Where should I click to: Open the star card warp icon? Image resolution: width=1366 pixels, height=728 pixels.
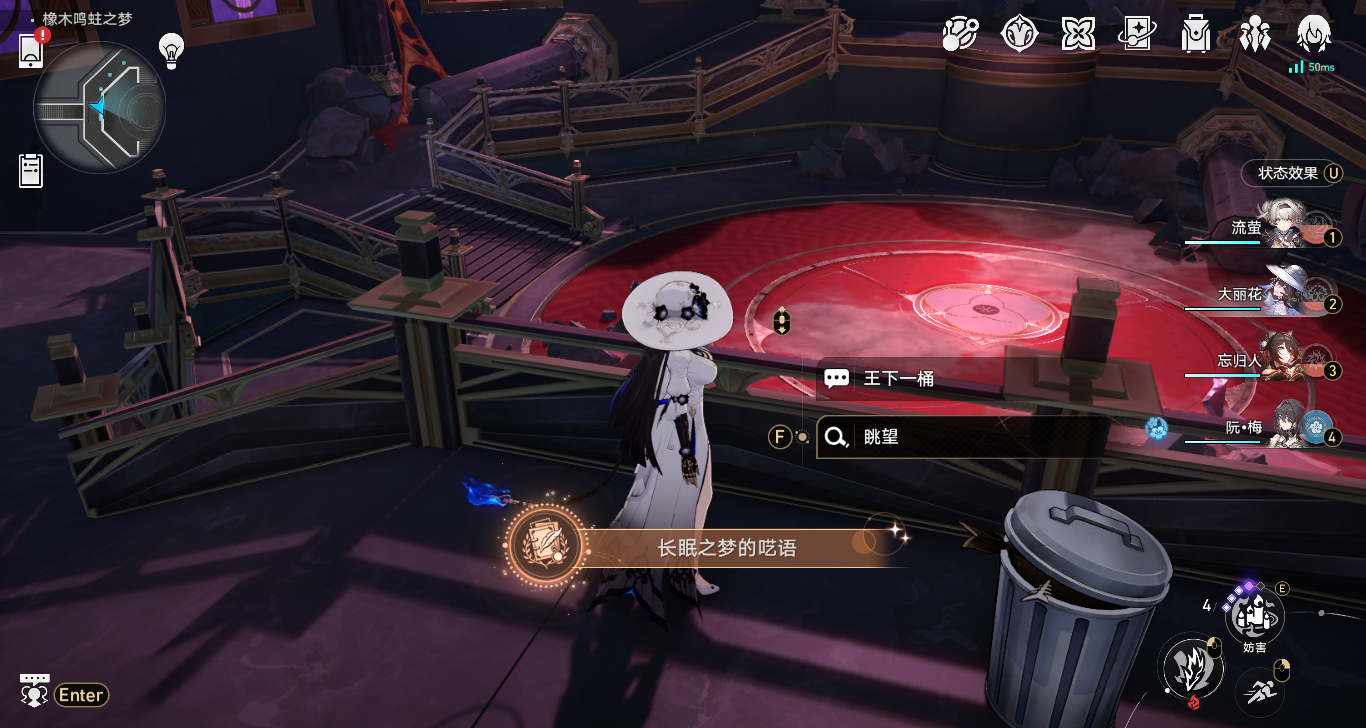click(1137, 36)
